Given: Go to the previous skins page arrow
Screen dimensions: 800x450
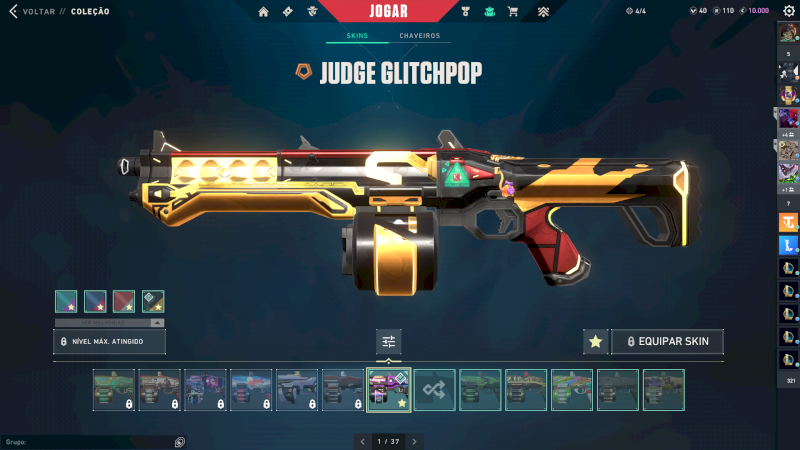Looking at the screenshot, I should pos(362,441).
